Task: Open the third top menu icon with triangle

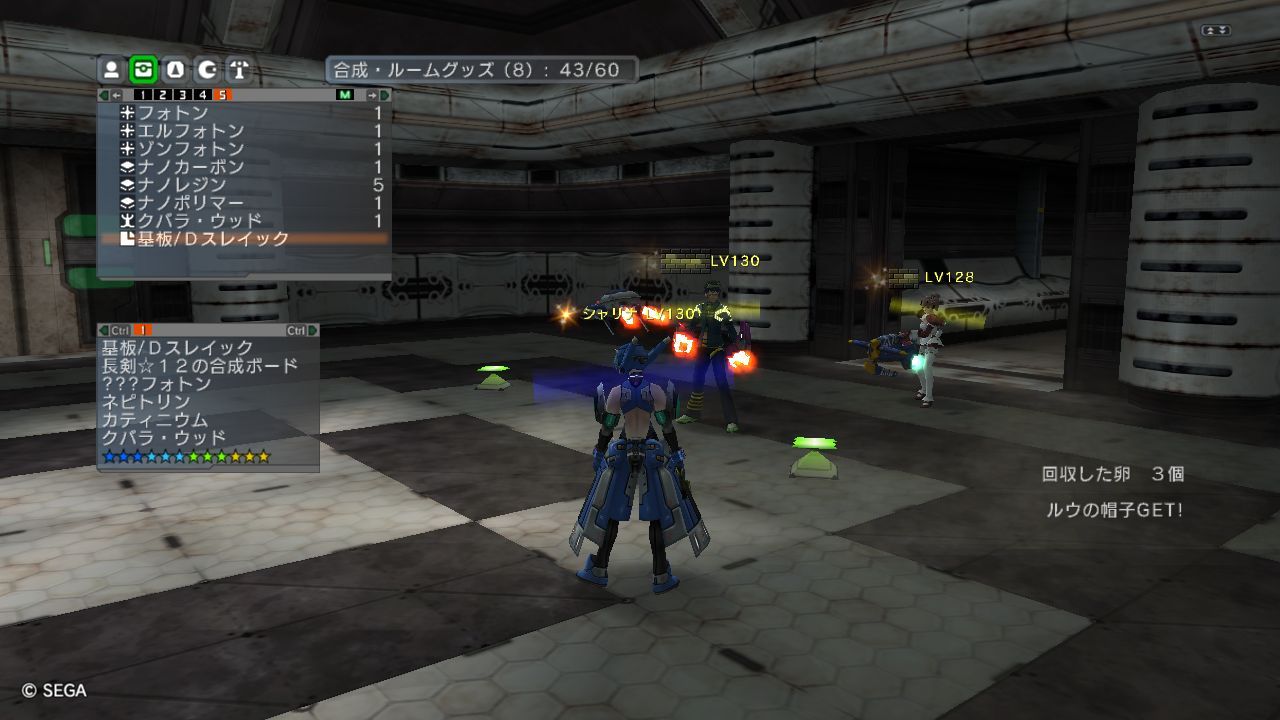Action: click(x=175, y=70)
